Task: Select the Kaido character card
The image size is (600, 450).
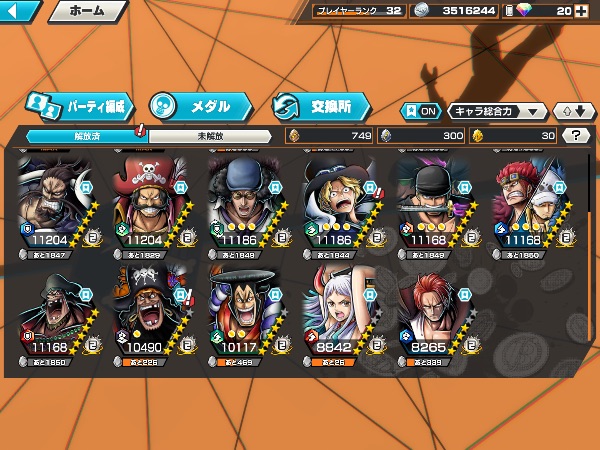Action: 59,207
